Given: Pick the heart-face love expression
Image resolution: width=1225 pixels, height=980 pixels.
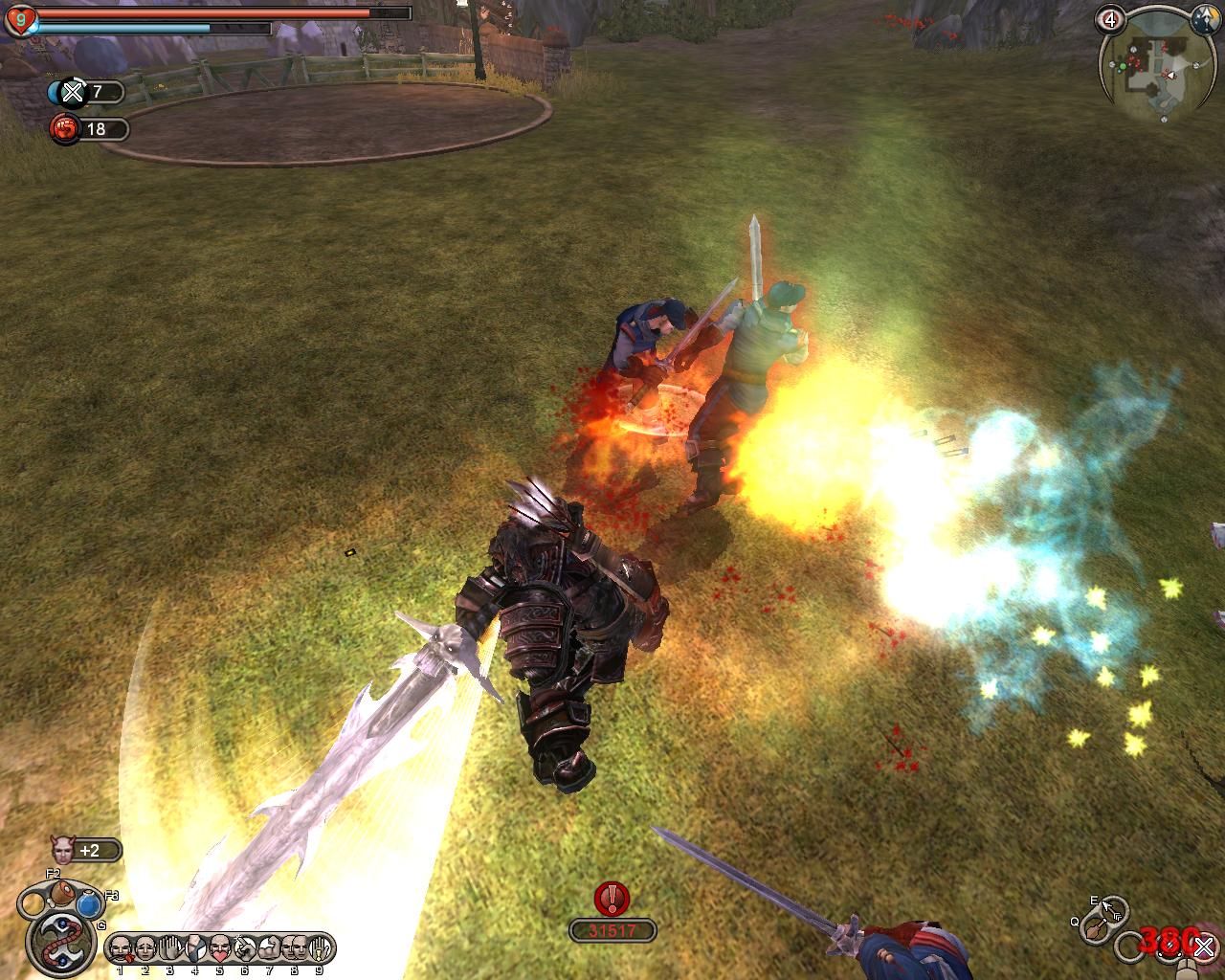Looking at the screenshot, I should tap(220, 948).
